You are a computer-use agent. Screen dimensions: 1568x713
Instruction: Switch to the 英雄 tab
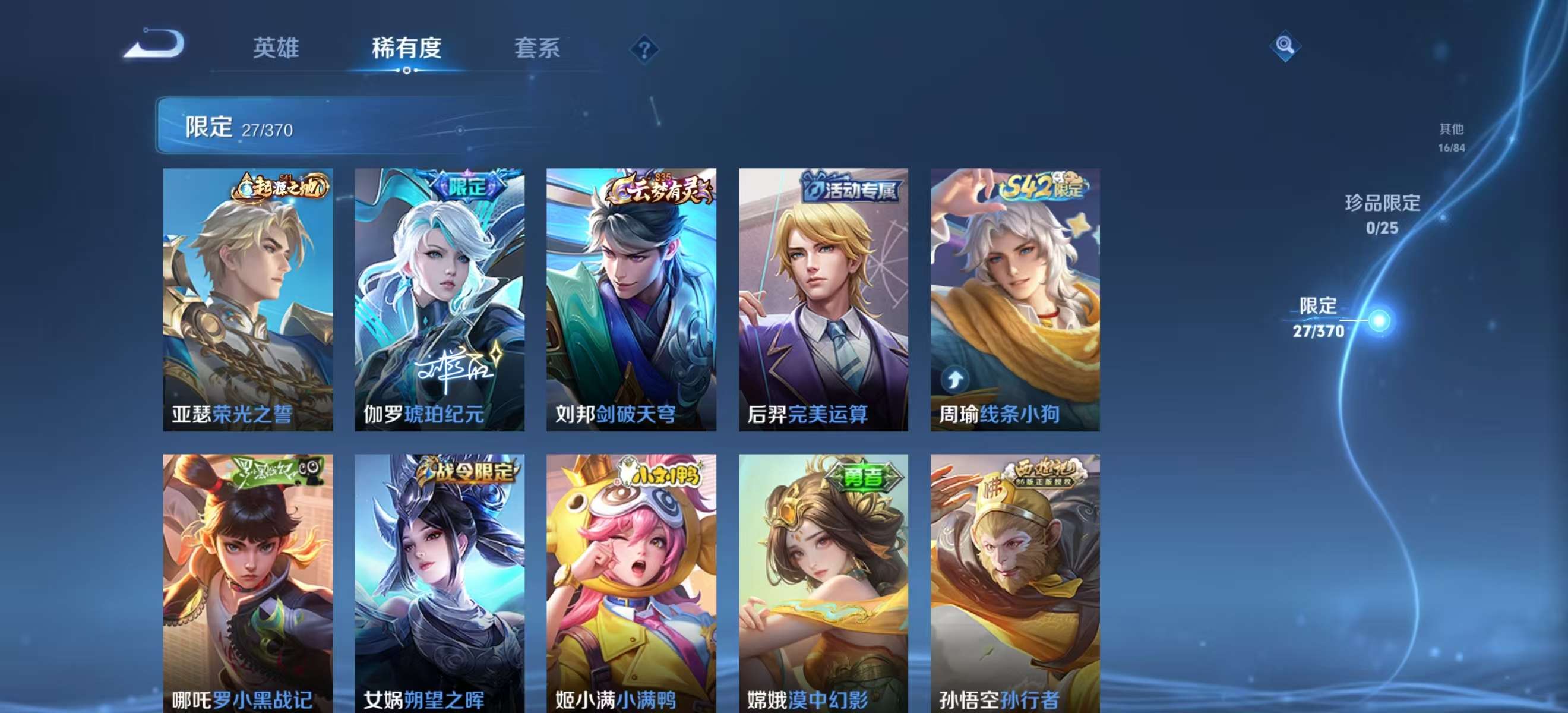[x=275, y=49]
